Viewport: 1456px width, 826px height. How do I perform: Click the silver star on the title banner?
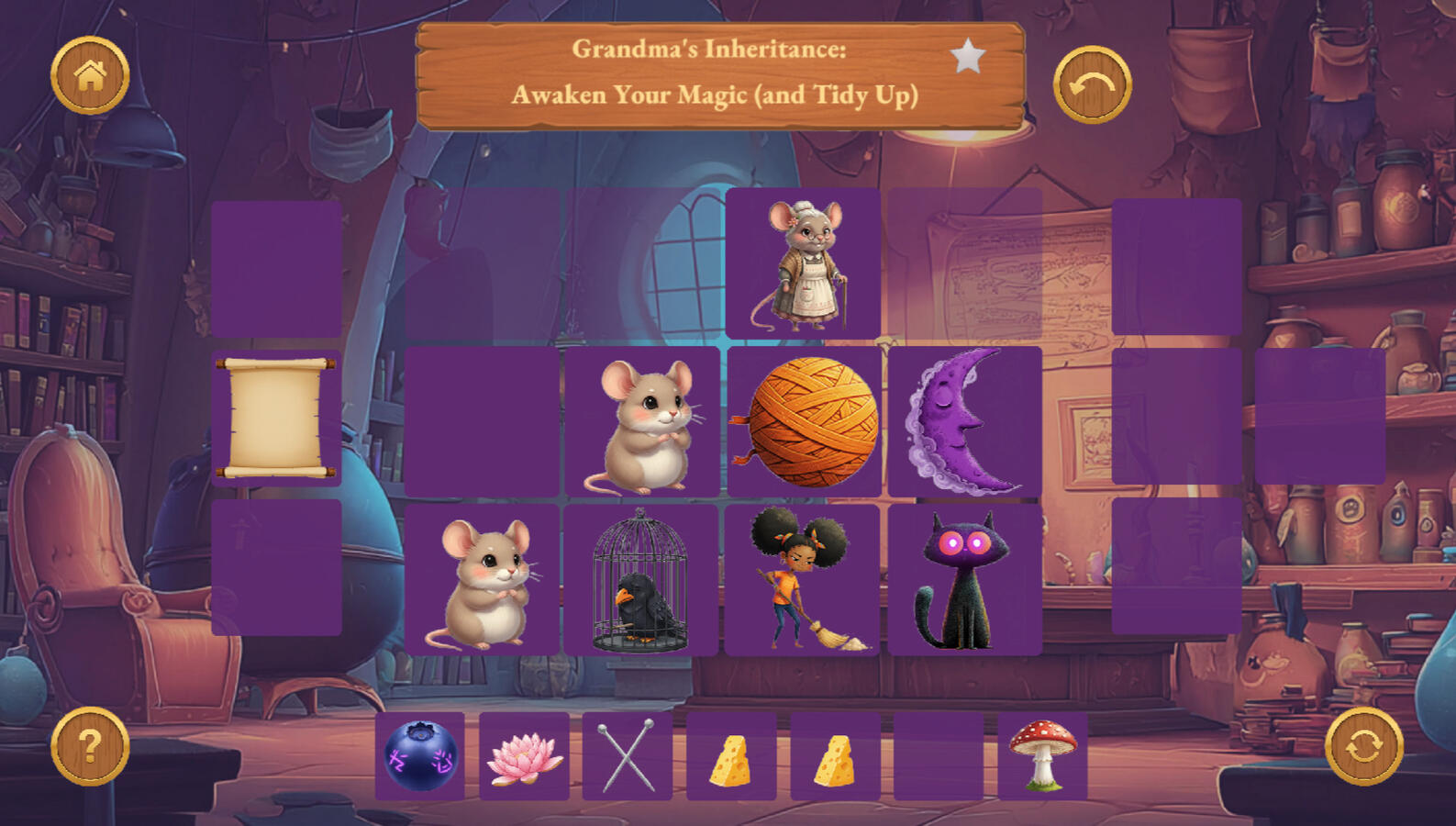[x=967, y=57]
